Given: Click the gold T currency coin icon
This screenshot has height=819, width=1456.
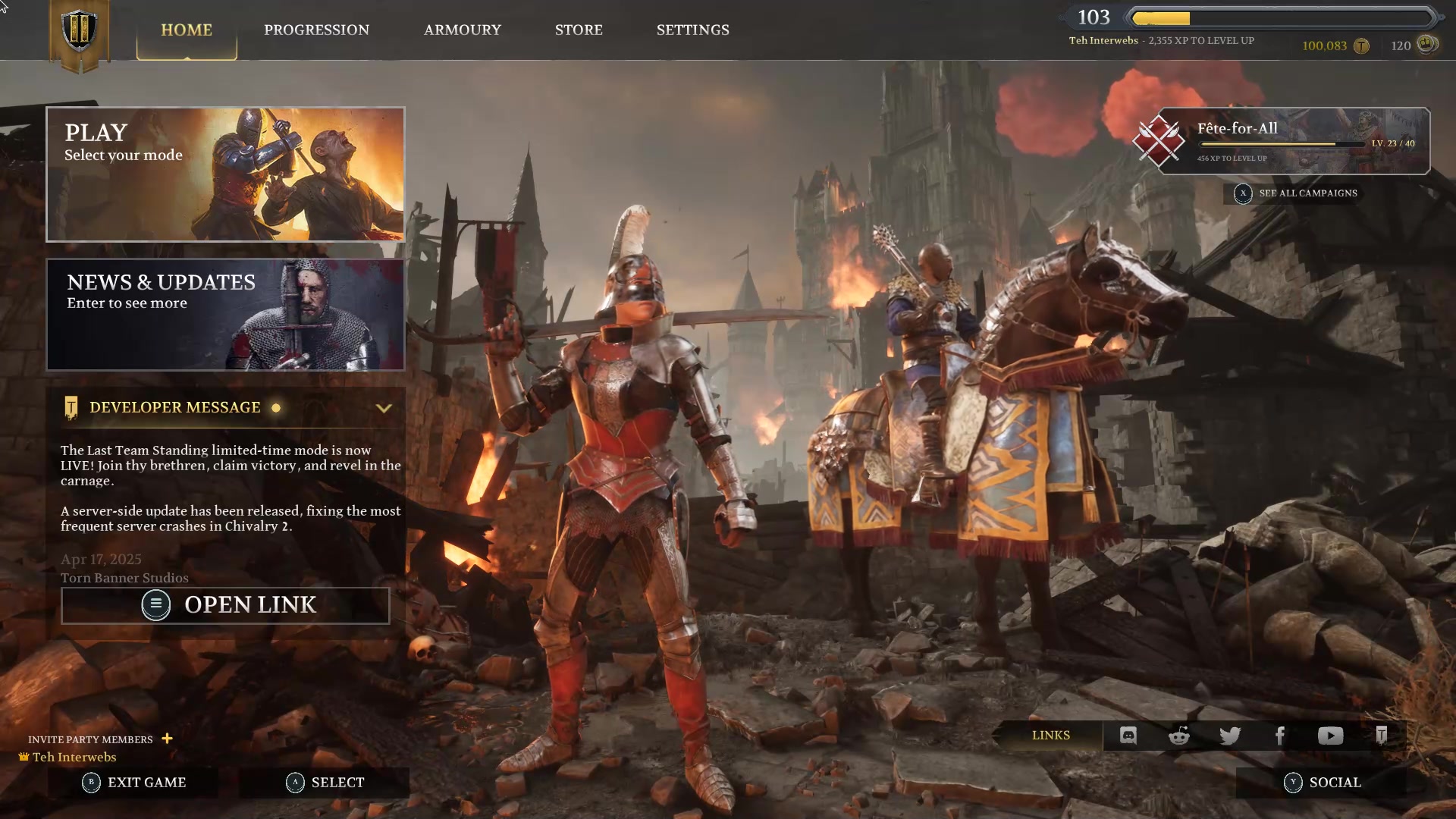Looking at the screenshot, I should pos(1362,45).
